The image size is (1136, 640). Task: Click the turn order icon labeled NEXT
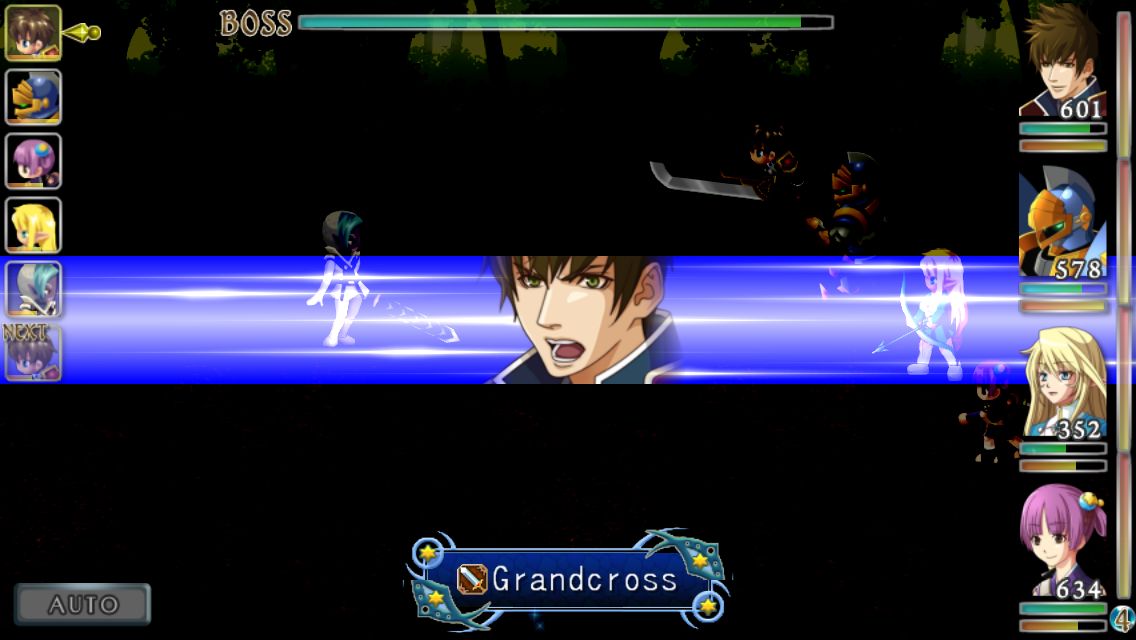pos(34,353)
